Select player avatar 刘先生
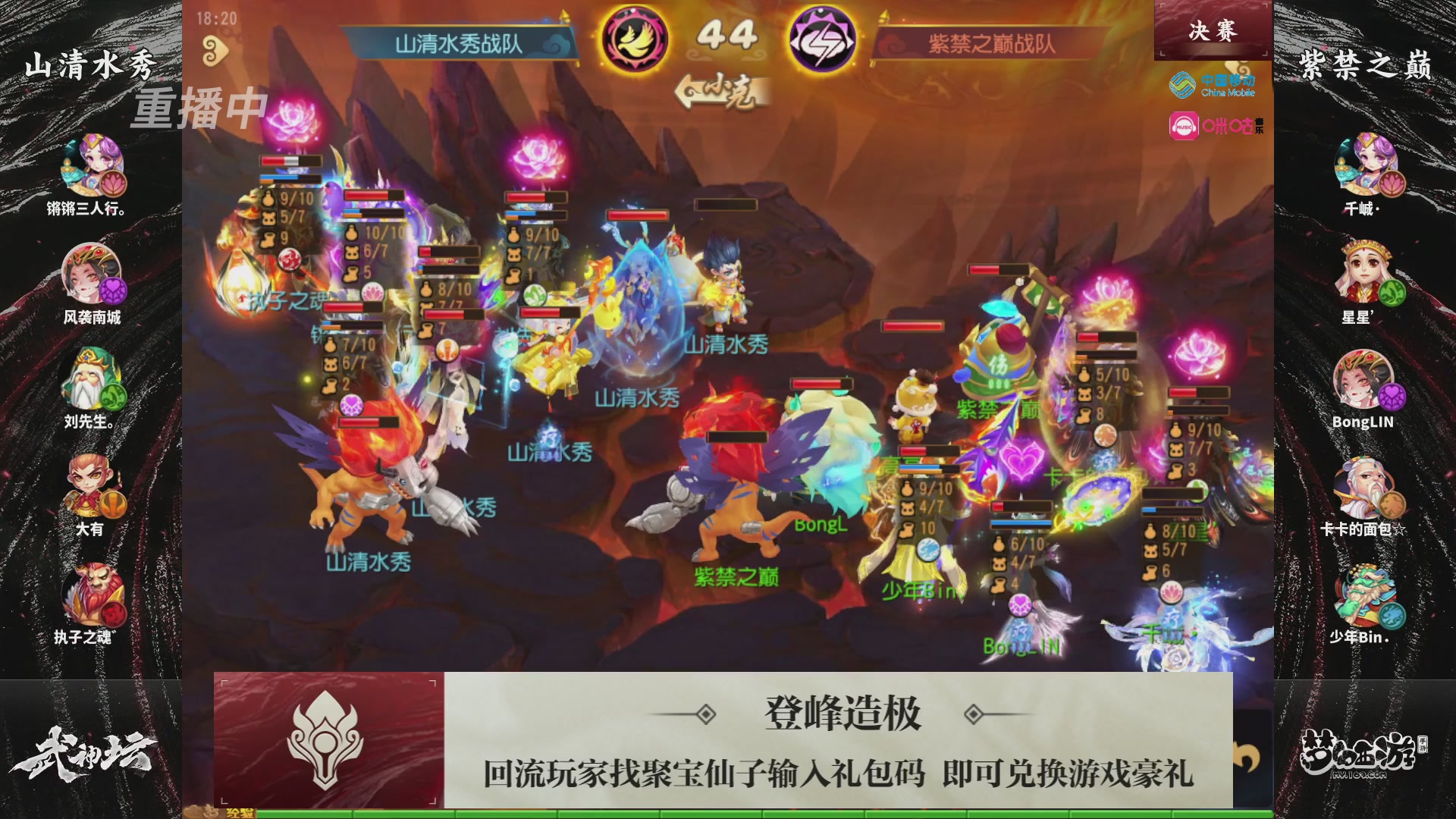The height and width of the screenshot is (819, 1456). click(x=91, y=378)
